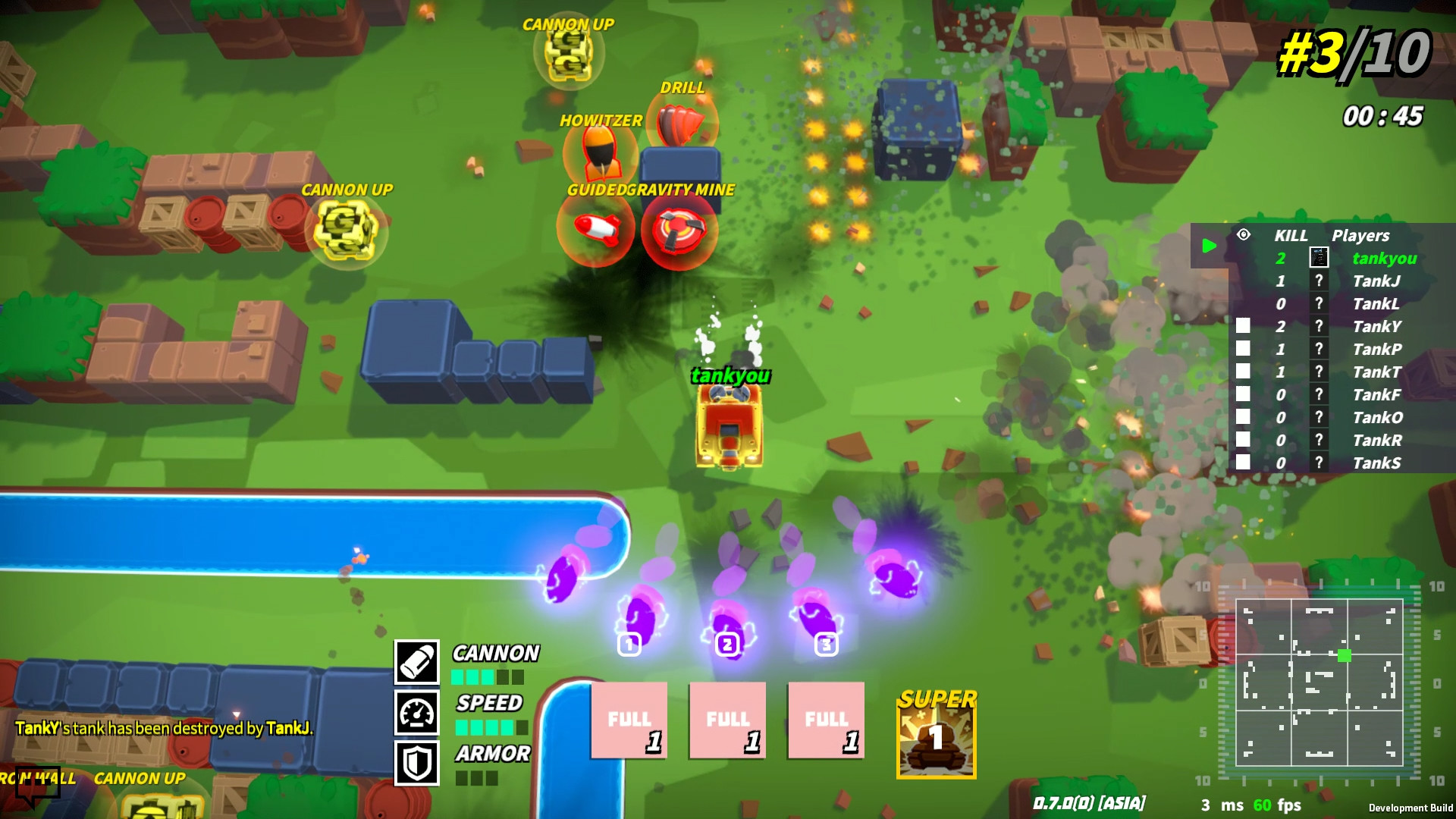This screenshot has height=819, width=1456.
Task: Open tankyou's avatar thumbnail
Action: pyautogui.click(x=1317, y=258)
